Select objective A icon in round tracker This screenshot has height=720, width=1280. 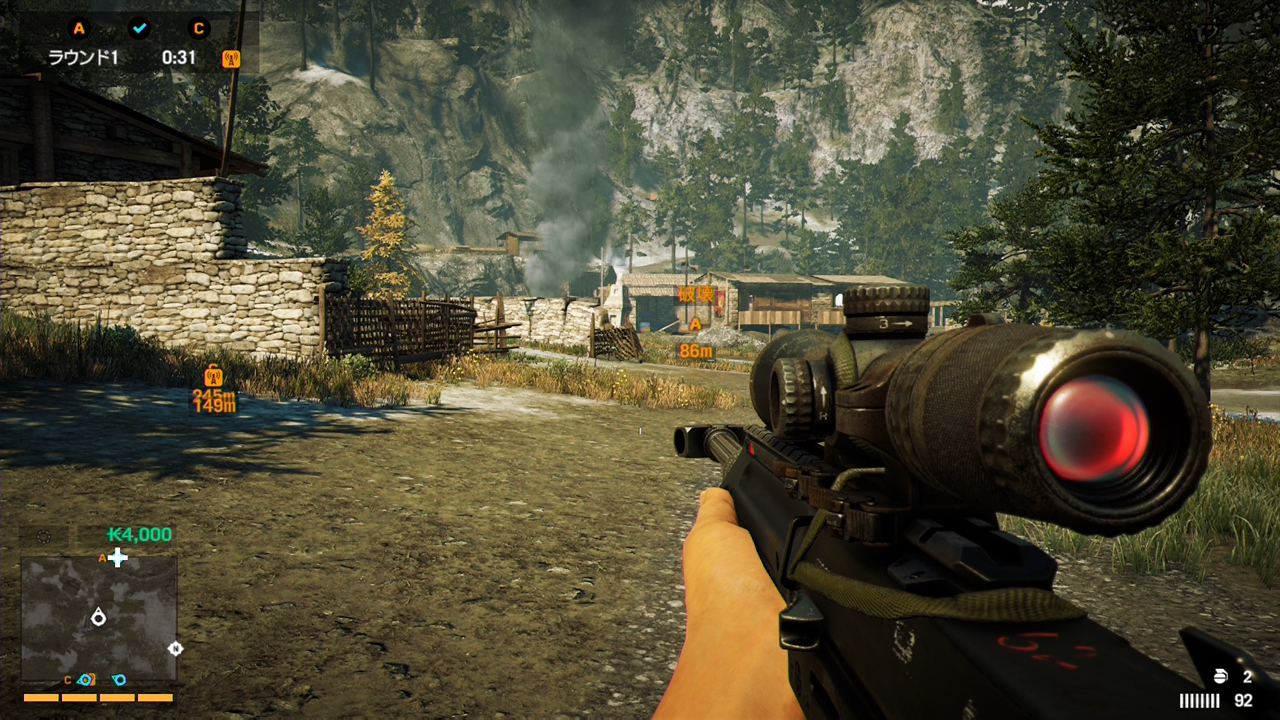[x=79, y=28]
